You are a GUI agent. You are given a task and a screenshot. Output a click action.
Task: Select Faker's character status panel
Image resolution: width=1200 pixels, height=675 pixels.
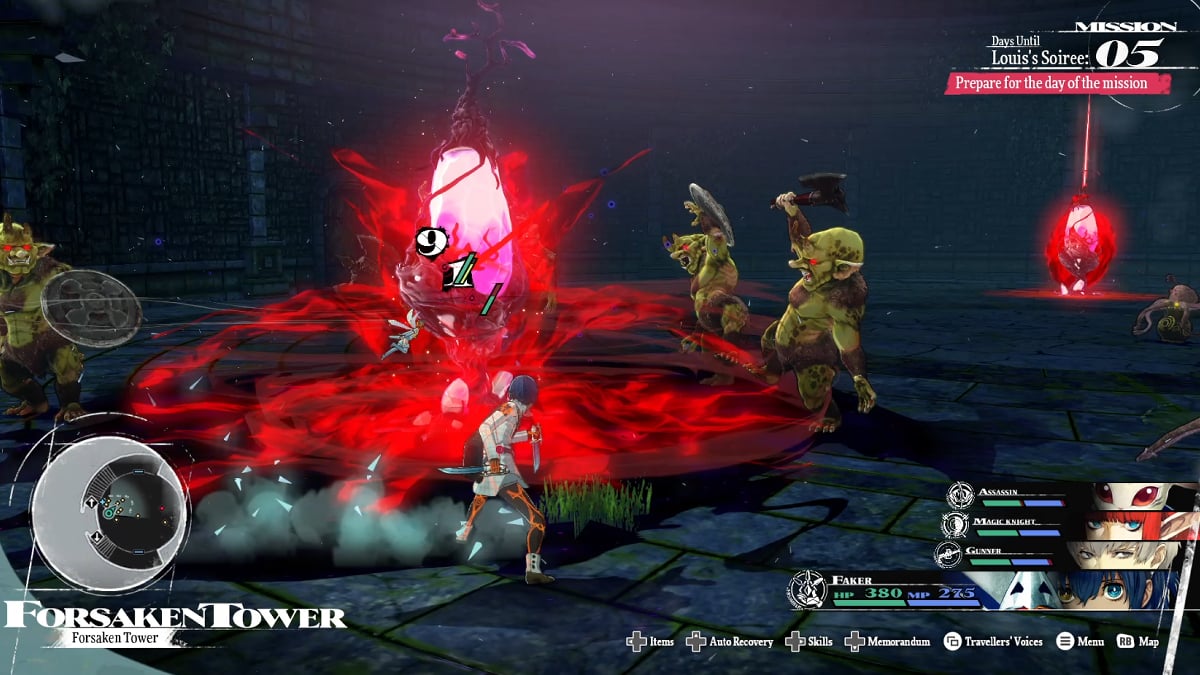click(x=990, y=589)
